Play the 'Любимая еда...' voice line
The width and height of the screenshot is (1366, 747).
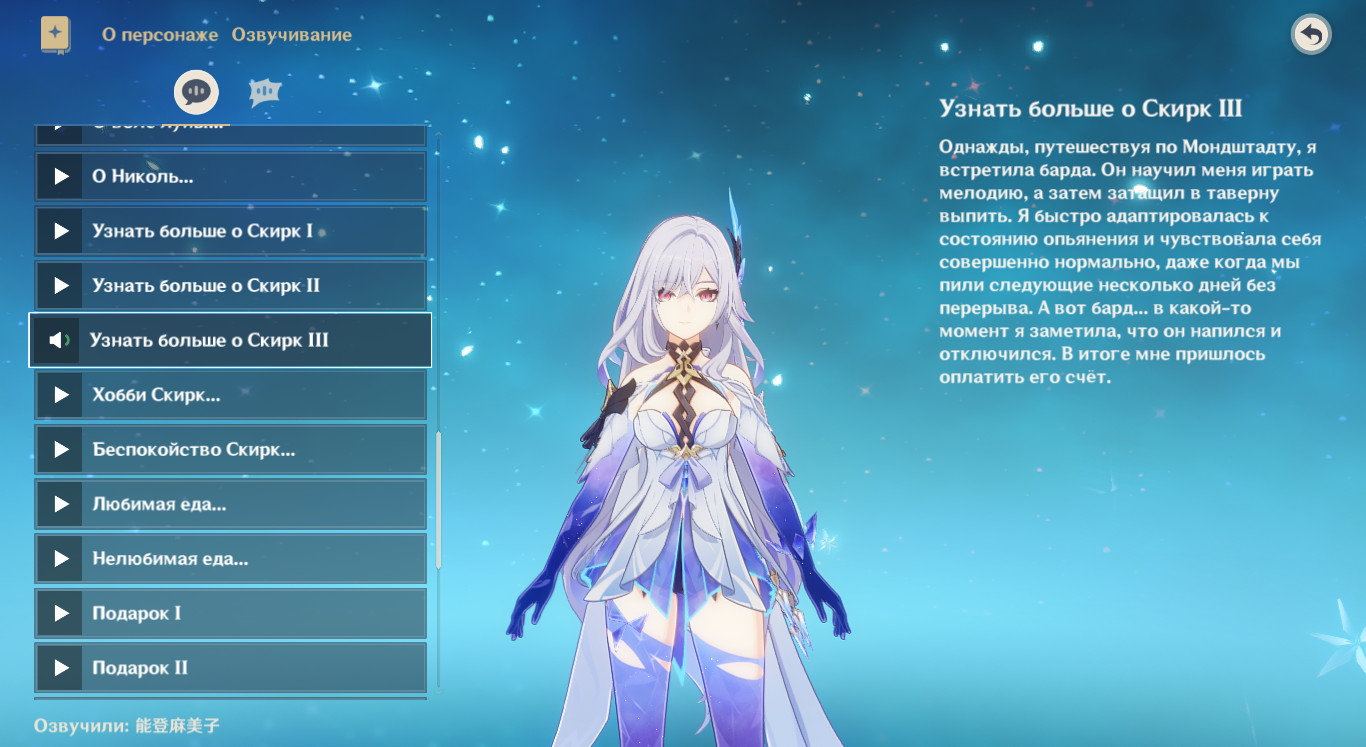pos(230,504)
